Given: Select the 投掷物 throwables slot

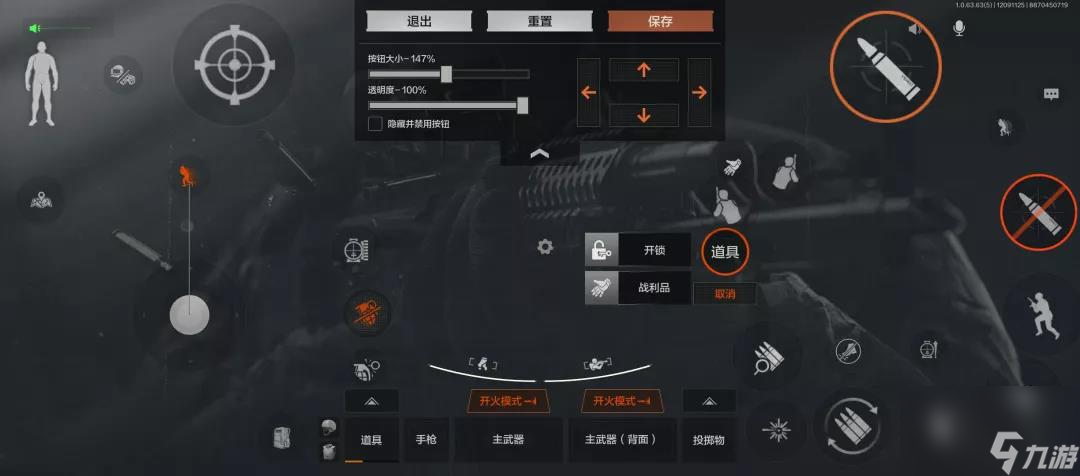Looking at the screenshot, I should (709, 439).
